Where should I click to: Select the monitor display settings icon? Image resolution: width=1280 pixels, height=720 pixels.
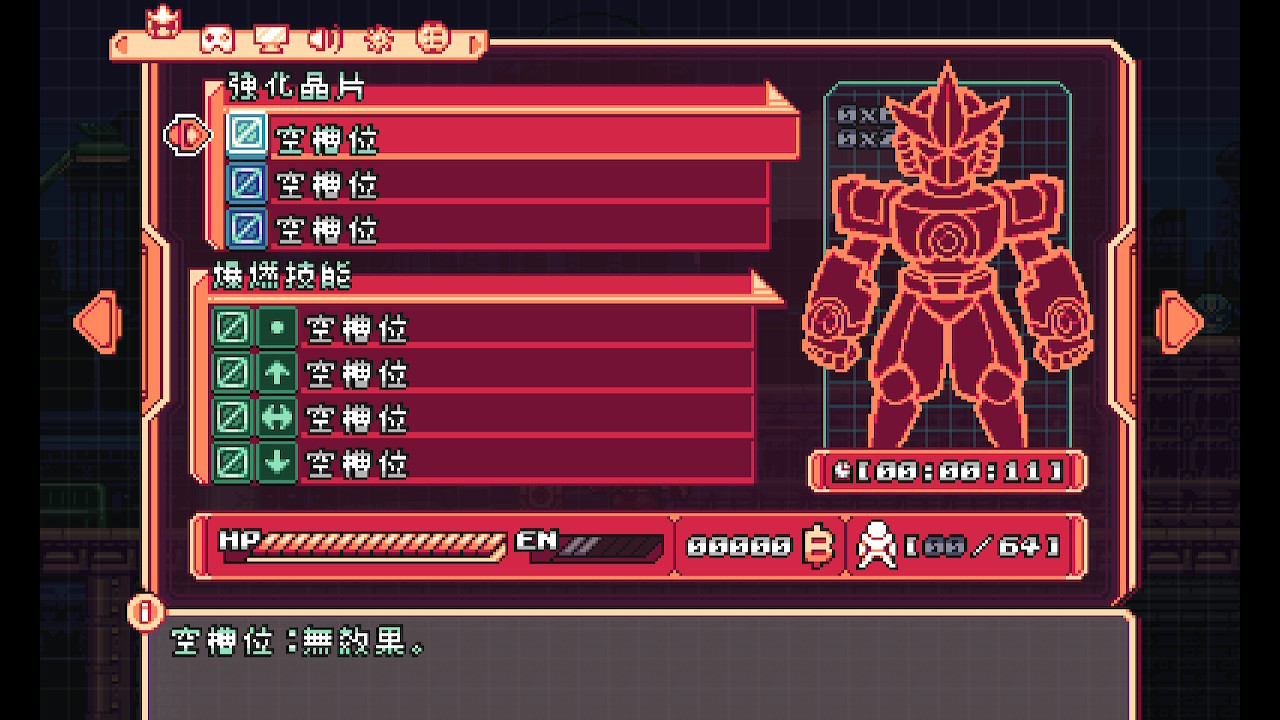pos(272,38)
